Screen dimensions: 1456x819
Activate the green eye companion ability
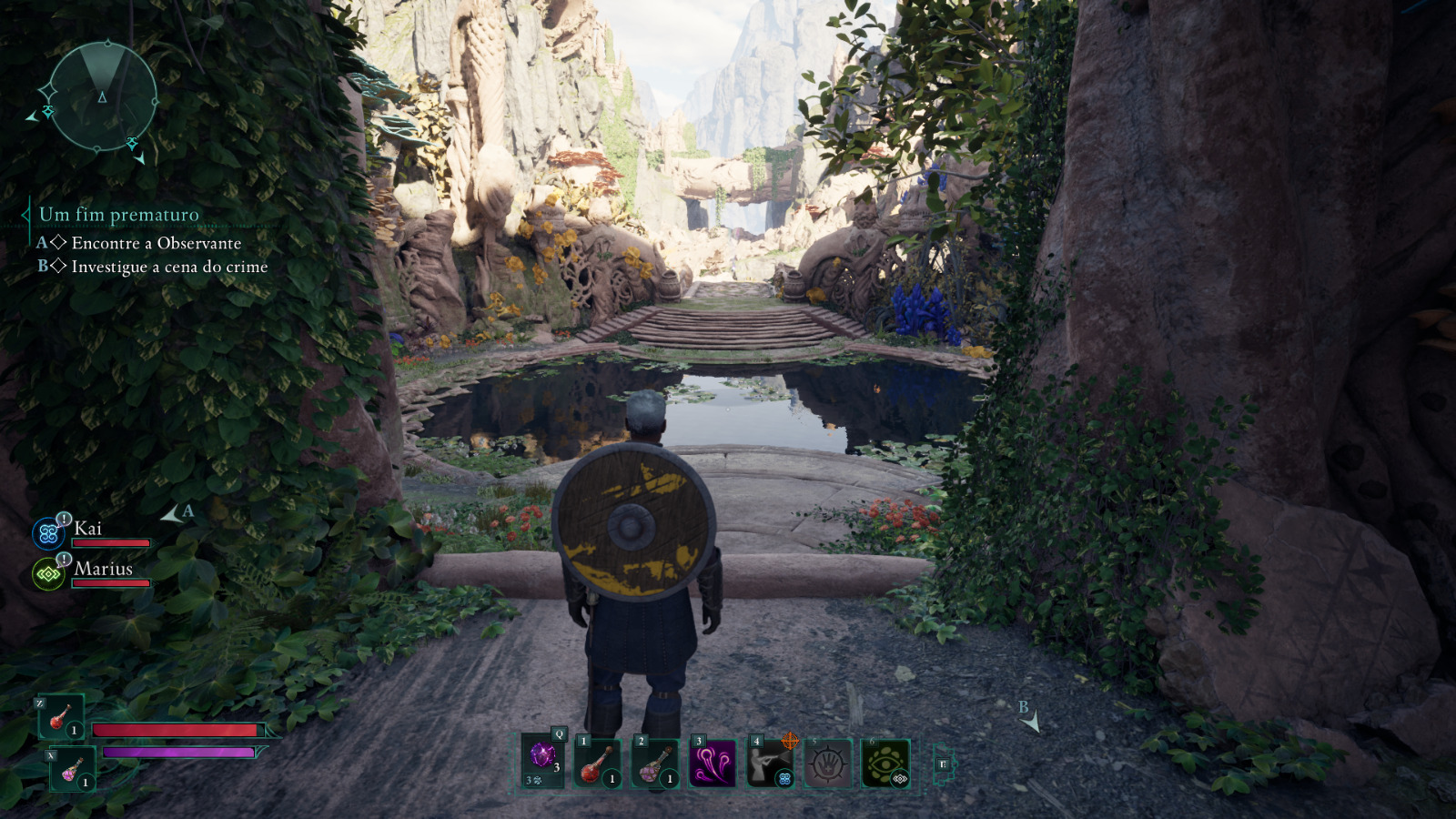point(885,763)
